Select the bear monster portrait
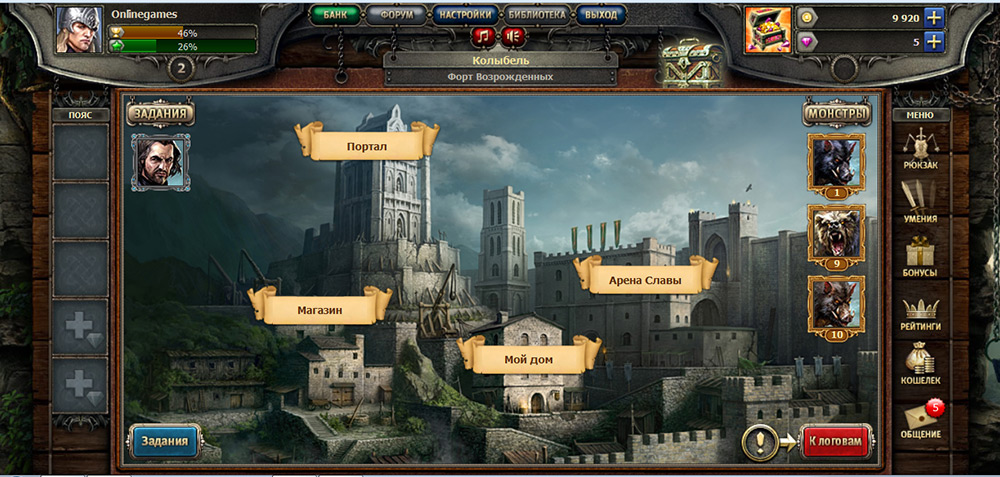Viewport: 1000px width, 477px height. point(835,236)
